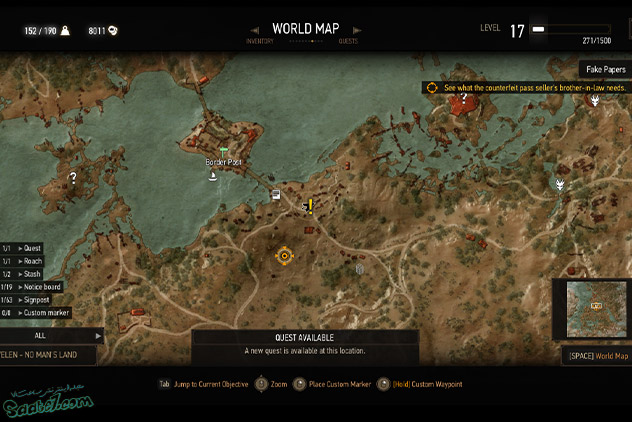Click the ALL filter selector arrow

(x=97, y=336)
